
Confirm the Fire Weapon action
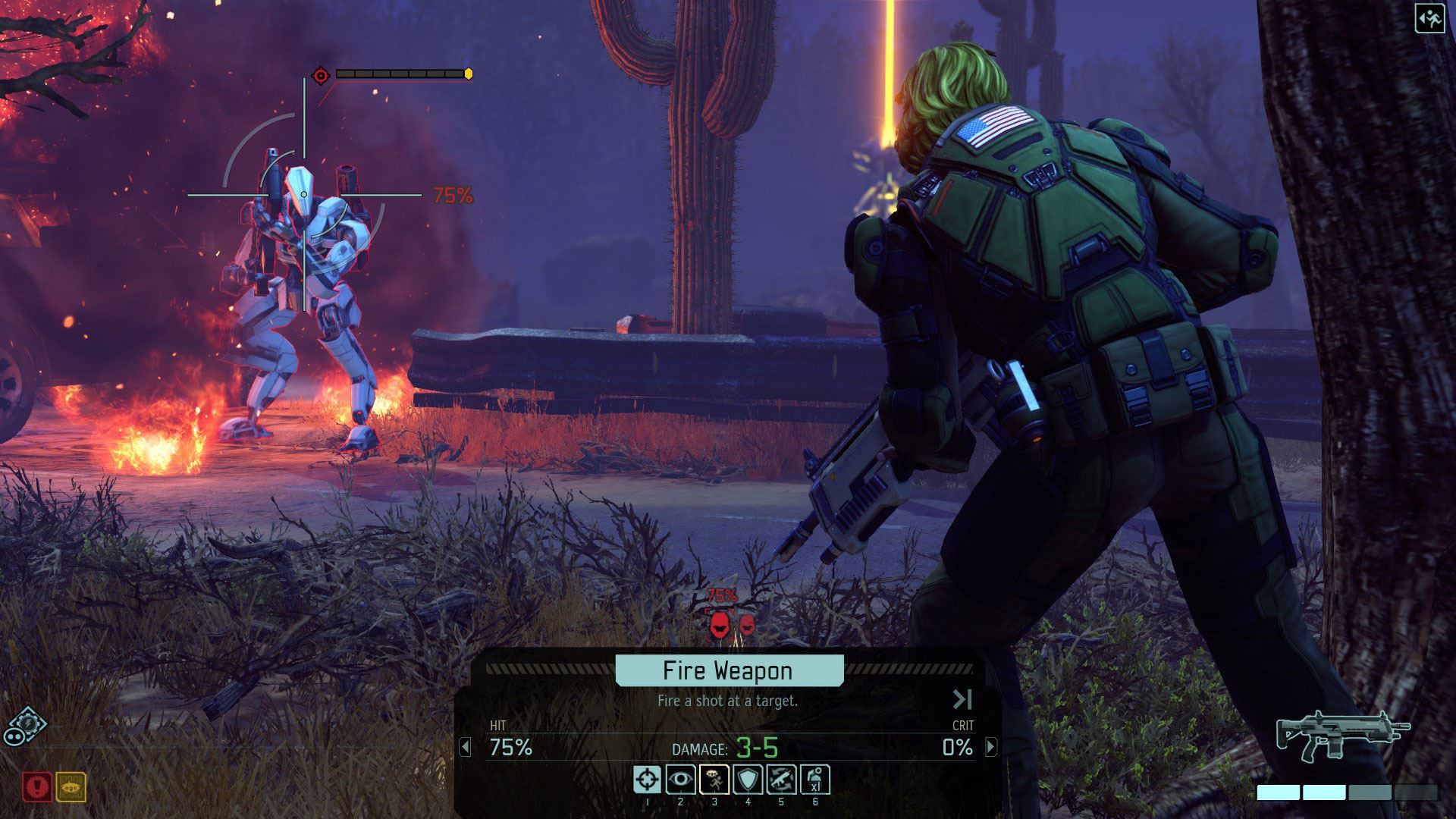click(729, 670)
